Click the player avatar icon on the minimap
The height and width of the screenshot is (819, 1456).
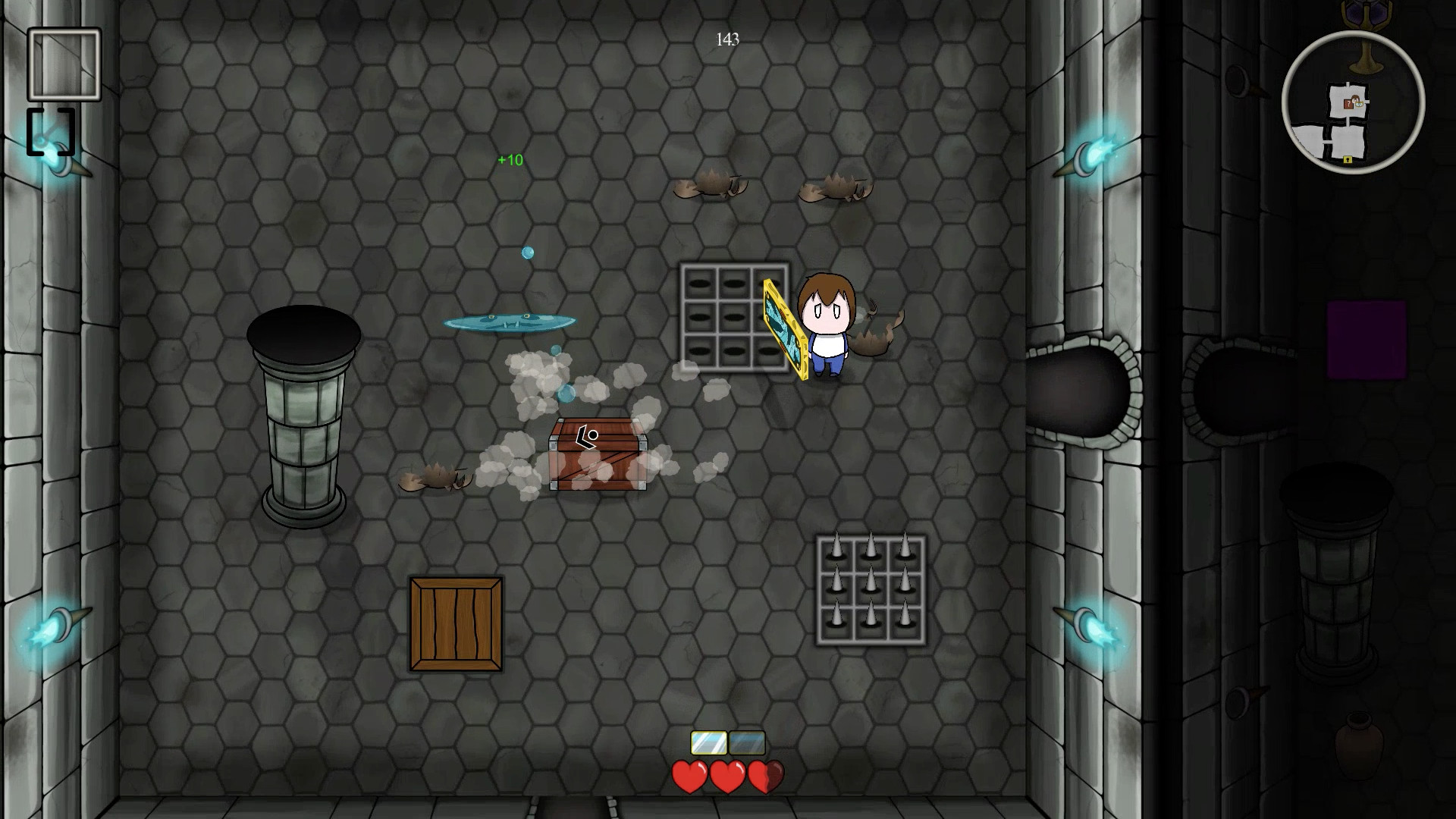1357,99
